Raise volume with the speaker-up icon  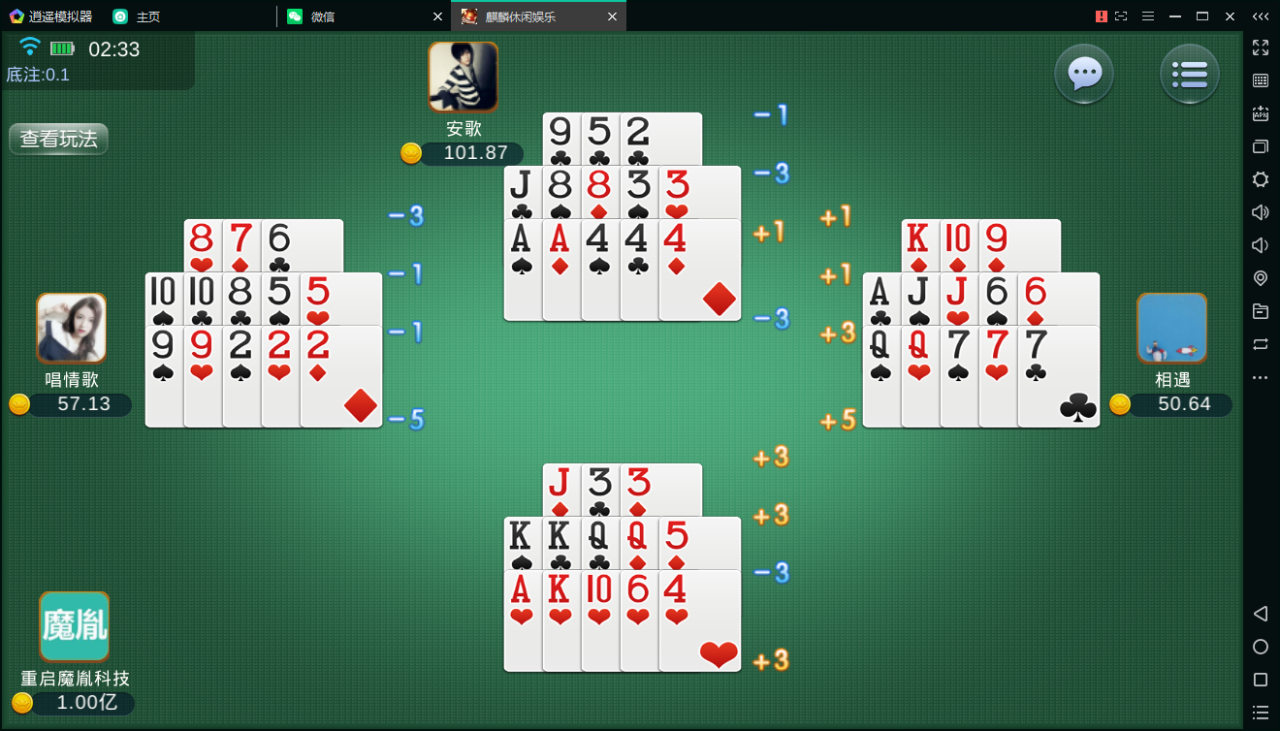[x=1260, y=212]
